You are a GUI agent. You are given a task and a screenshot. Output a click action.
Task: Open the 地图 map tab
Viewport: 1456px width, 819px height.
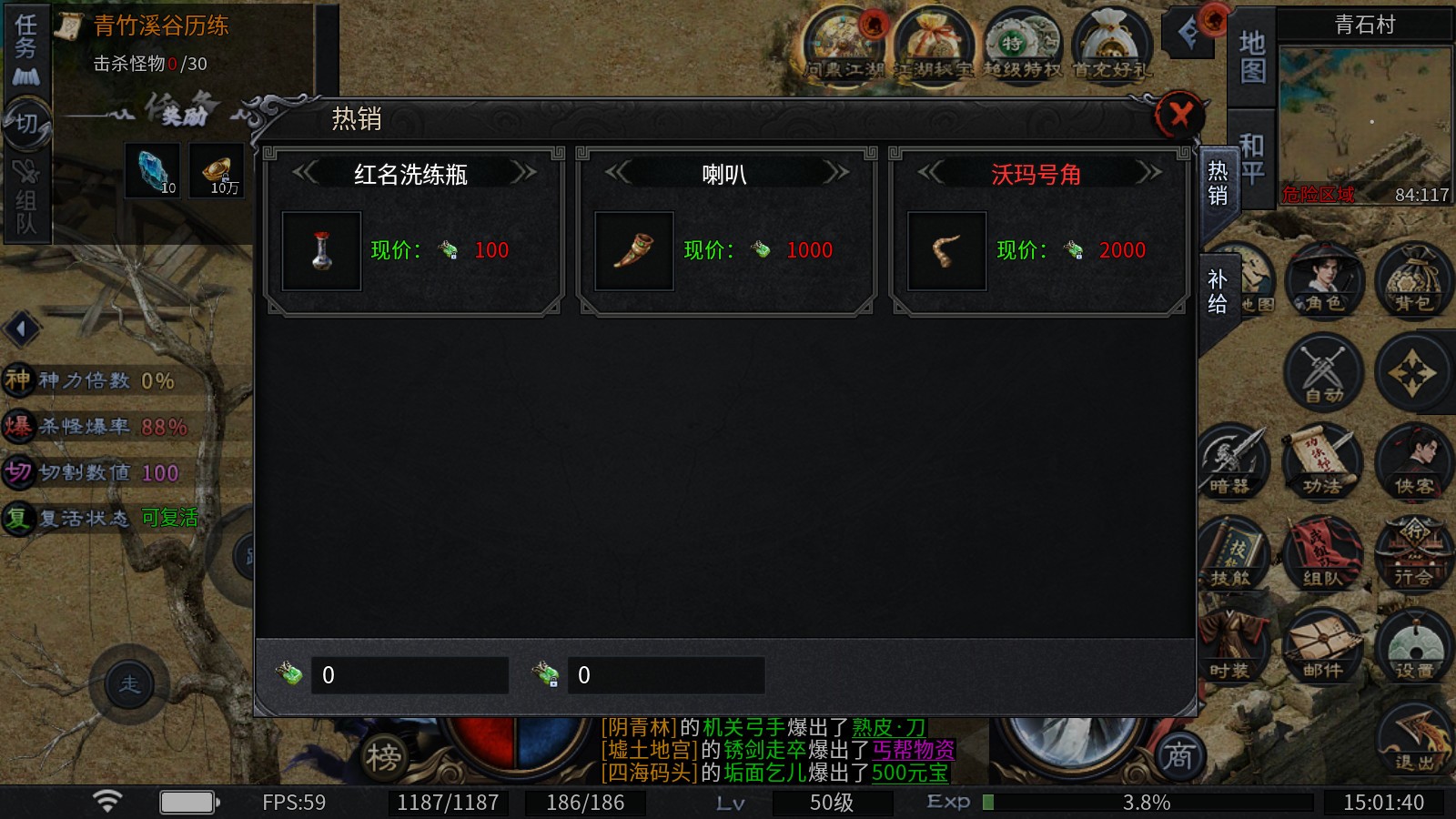click(x=1252, y=56)
